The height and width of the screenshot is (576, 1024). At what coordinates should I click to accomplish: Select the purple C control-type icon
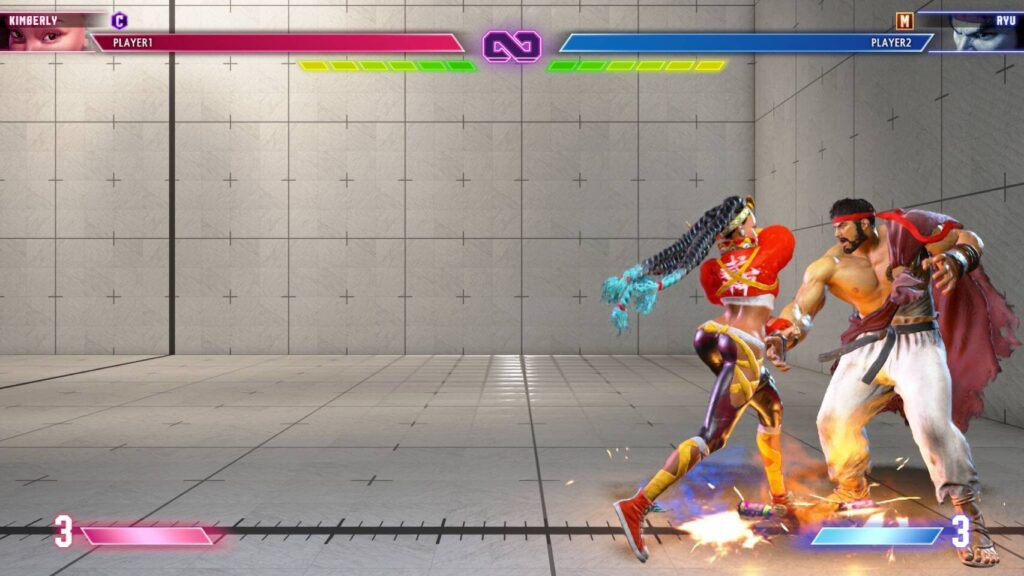click(x=120, y=20)
